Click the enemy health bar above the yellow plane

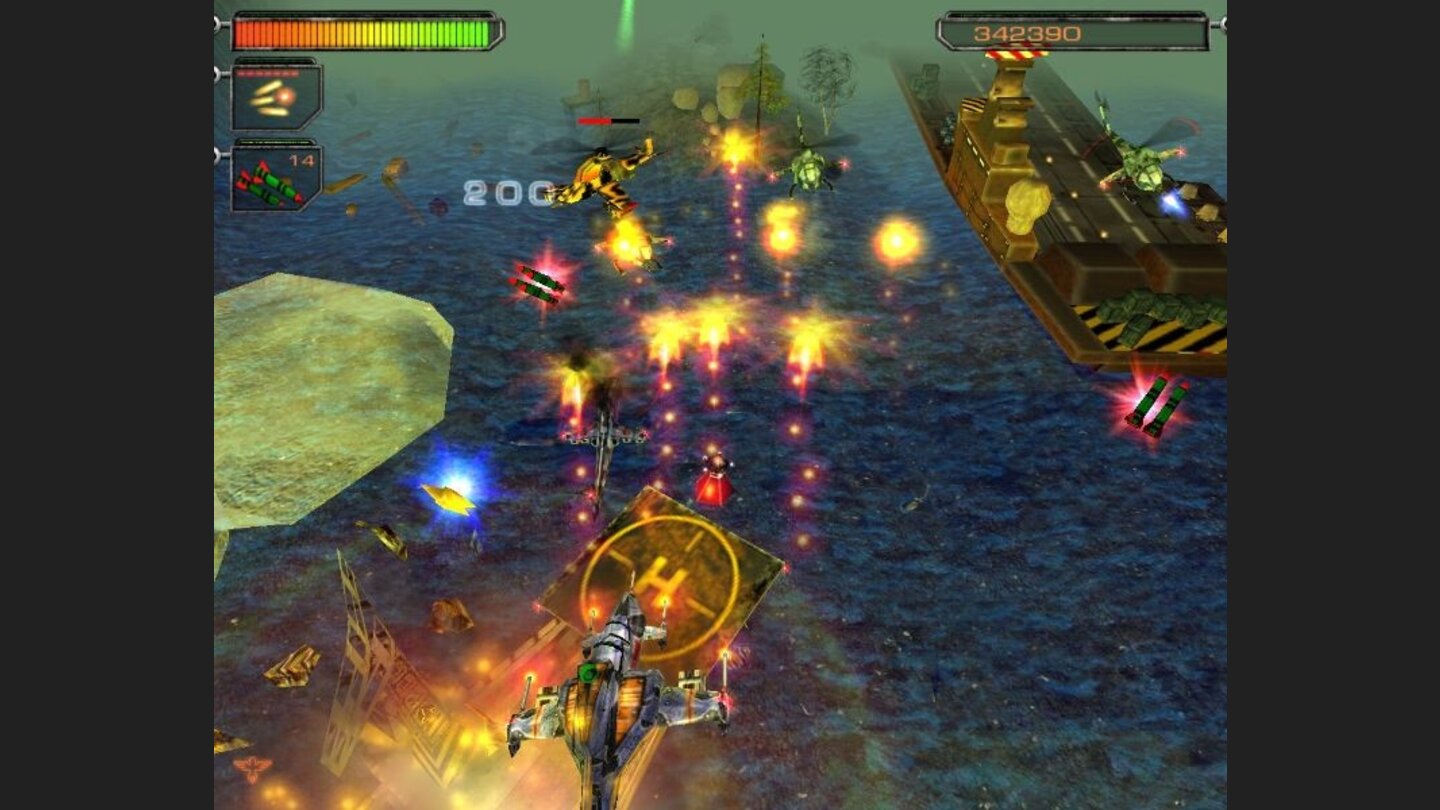607,119
